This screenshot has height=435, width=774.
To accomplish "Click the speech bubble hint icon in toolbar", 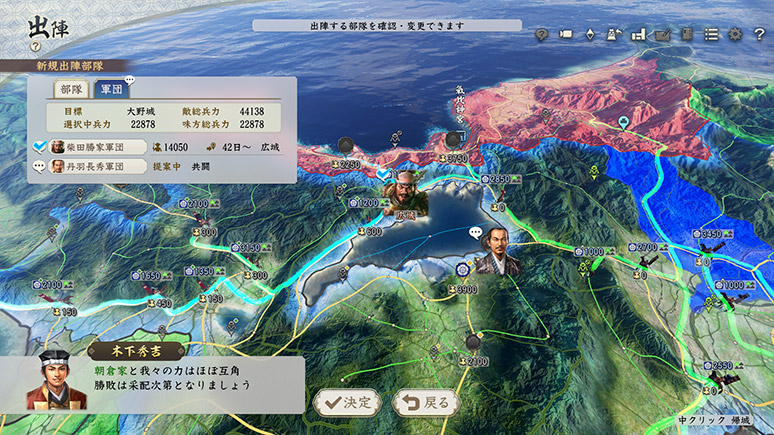I will (542, 34).
